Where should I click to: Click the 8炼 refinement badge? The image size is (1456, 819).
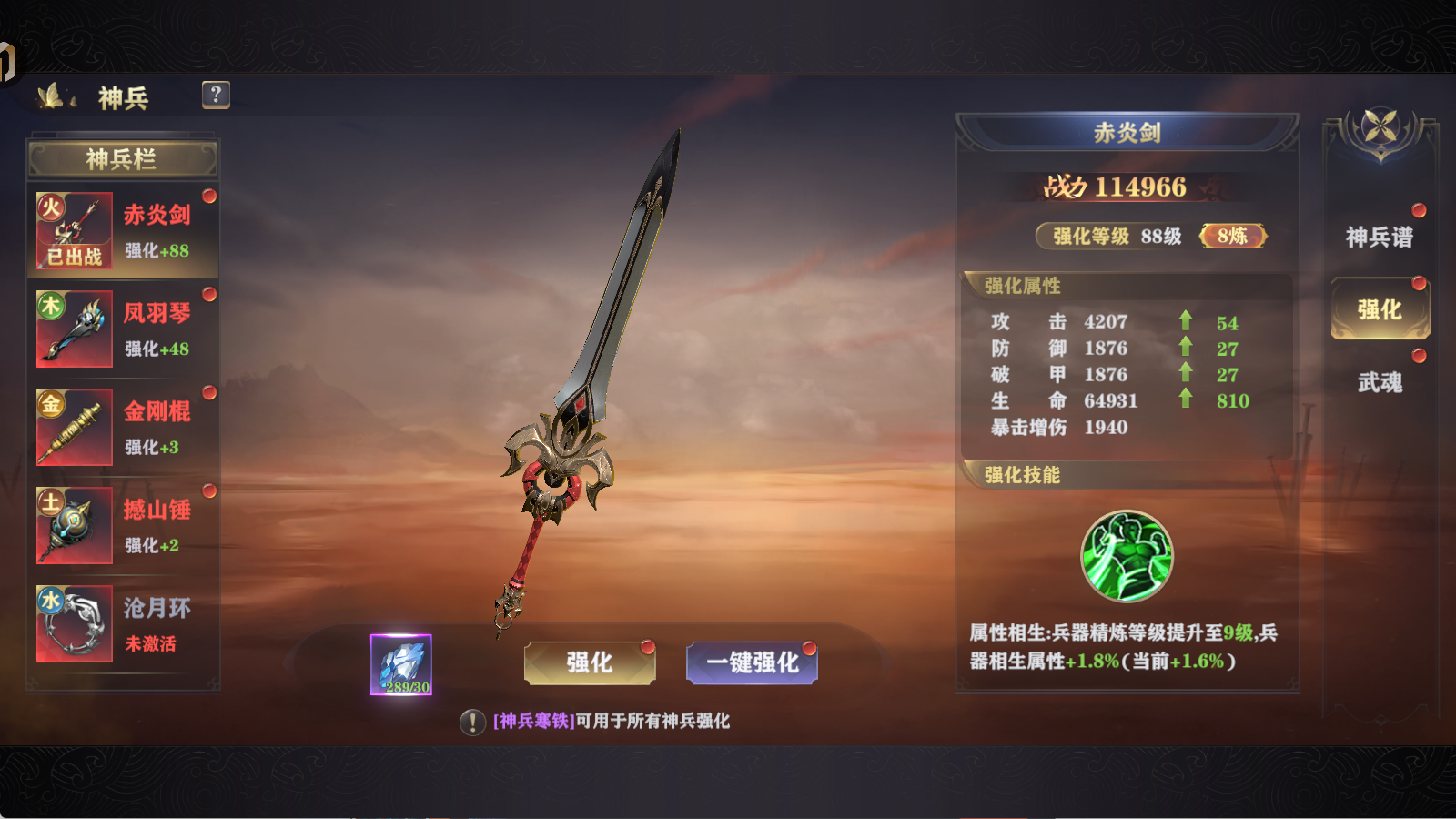tap(1233, 235)
